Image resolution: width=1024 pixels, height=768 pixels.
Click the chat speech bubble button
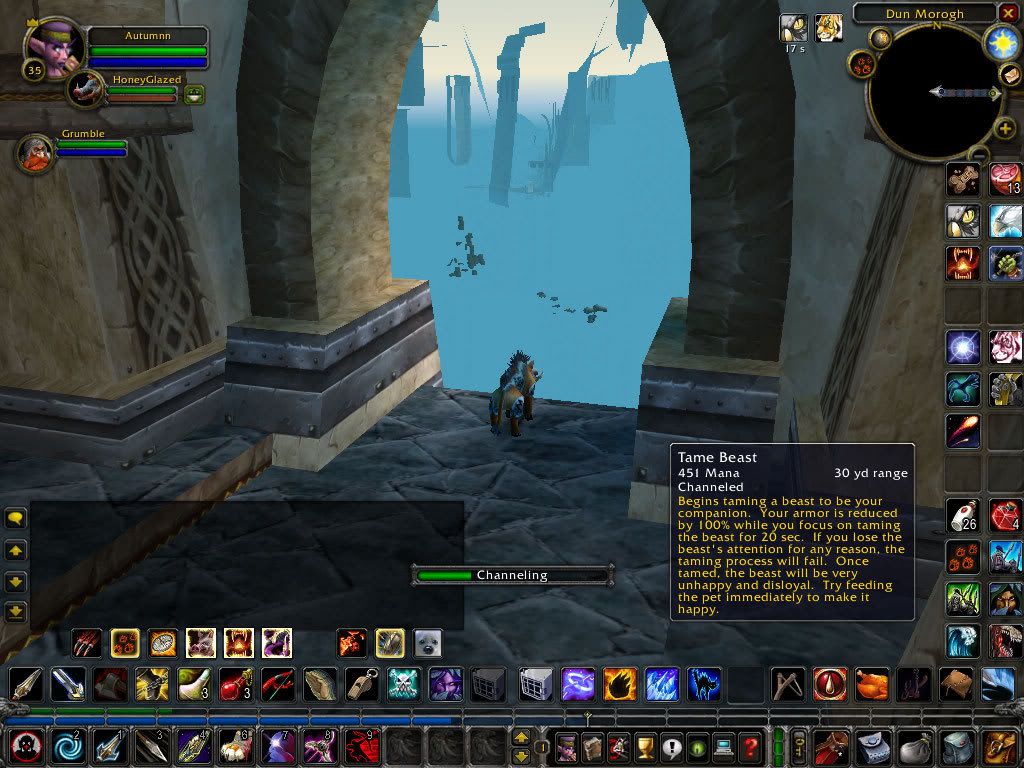(15, 518)
